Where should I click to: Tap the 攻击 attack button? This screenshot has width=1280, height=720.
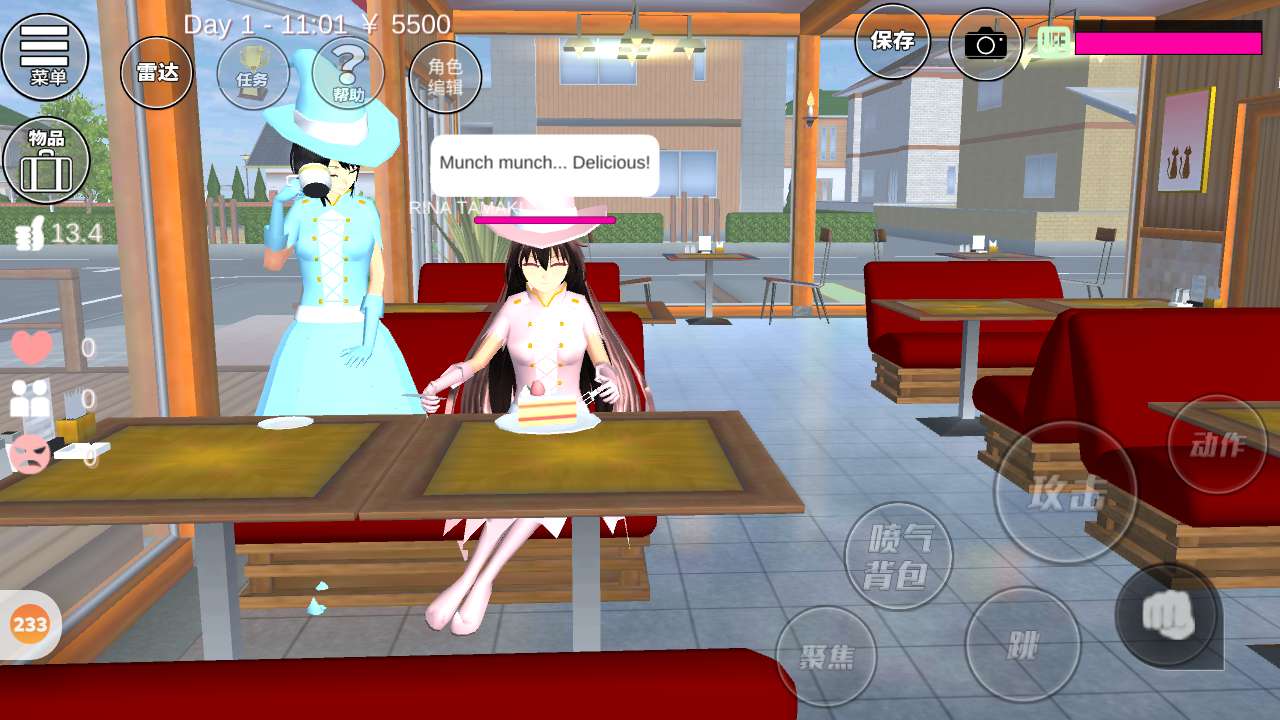(1065, 493)
